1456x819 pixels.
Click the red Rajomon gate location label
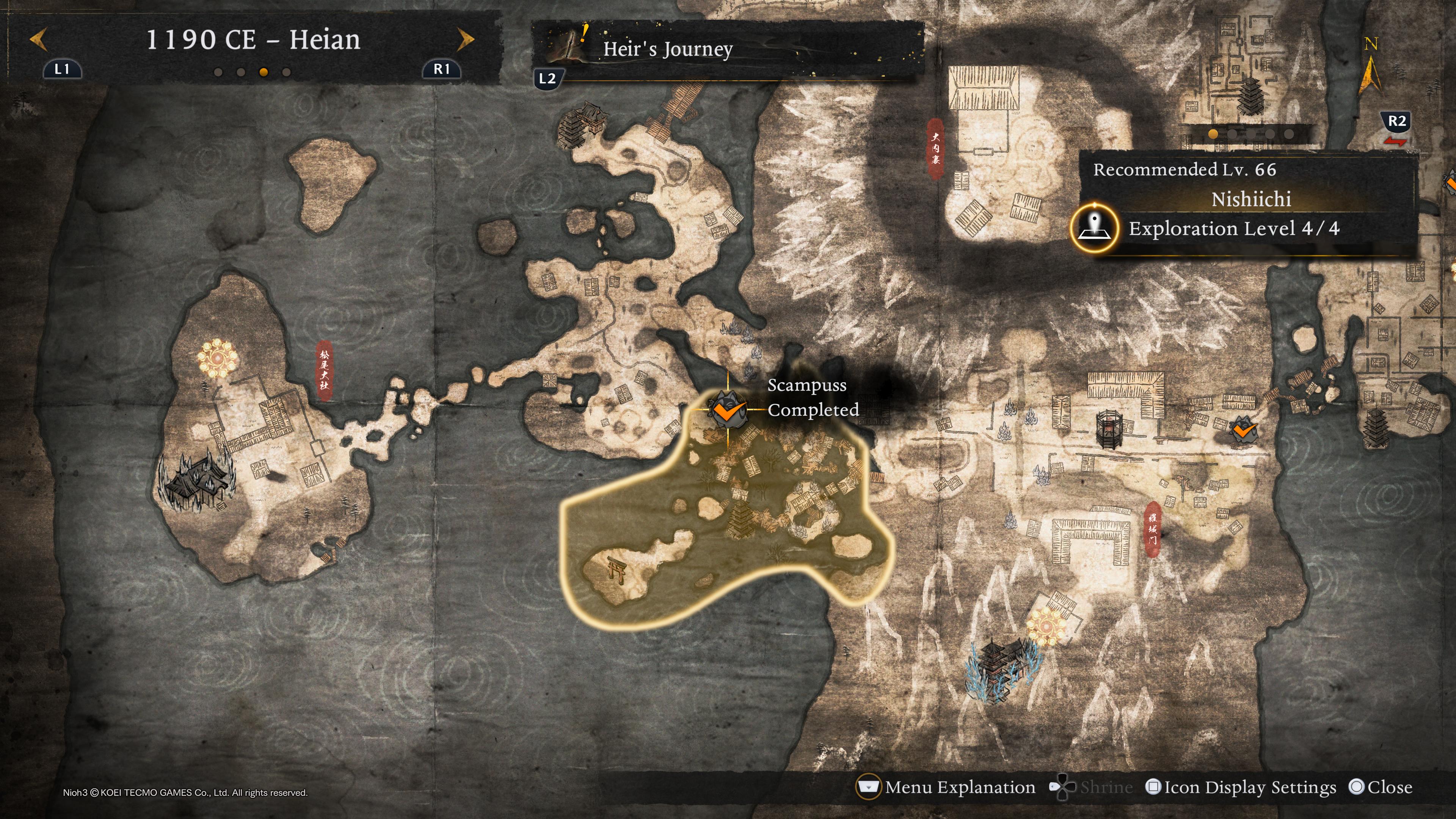[x=1153, y=529]
